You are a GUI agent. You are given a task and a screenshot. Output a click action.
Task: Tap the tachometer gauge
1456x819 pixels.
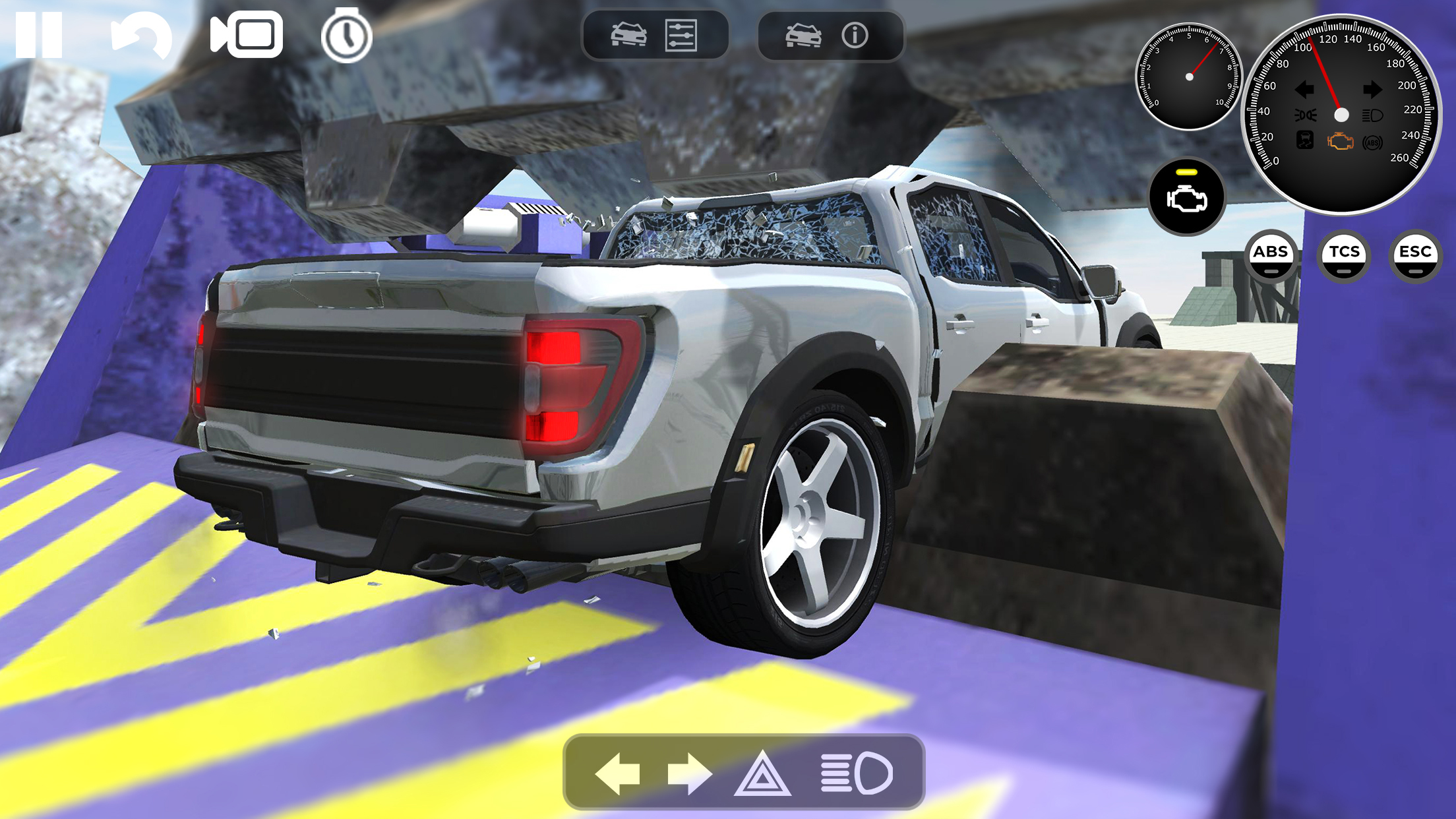pyautogui.click(x=1188, y=76)
